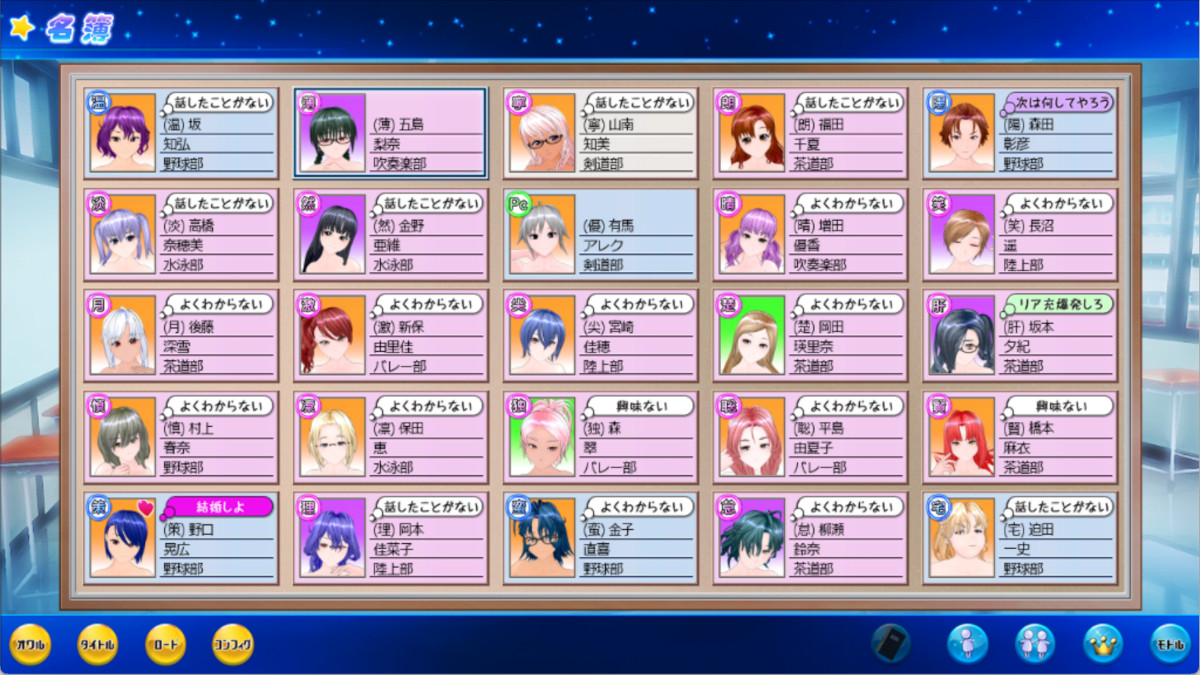Select the two-people icon button
The height and width of the screenshot is (675, 1200).
[1035, 643]
